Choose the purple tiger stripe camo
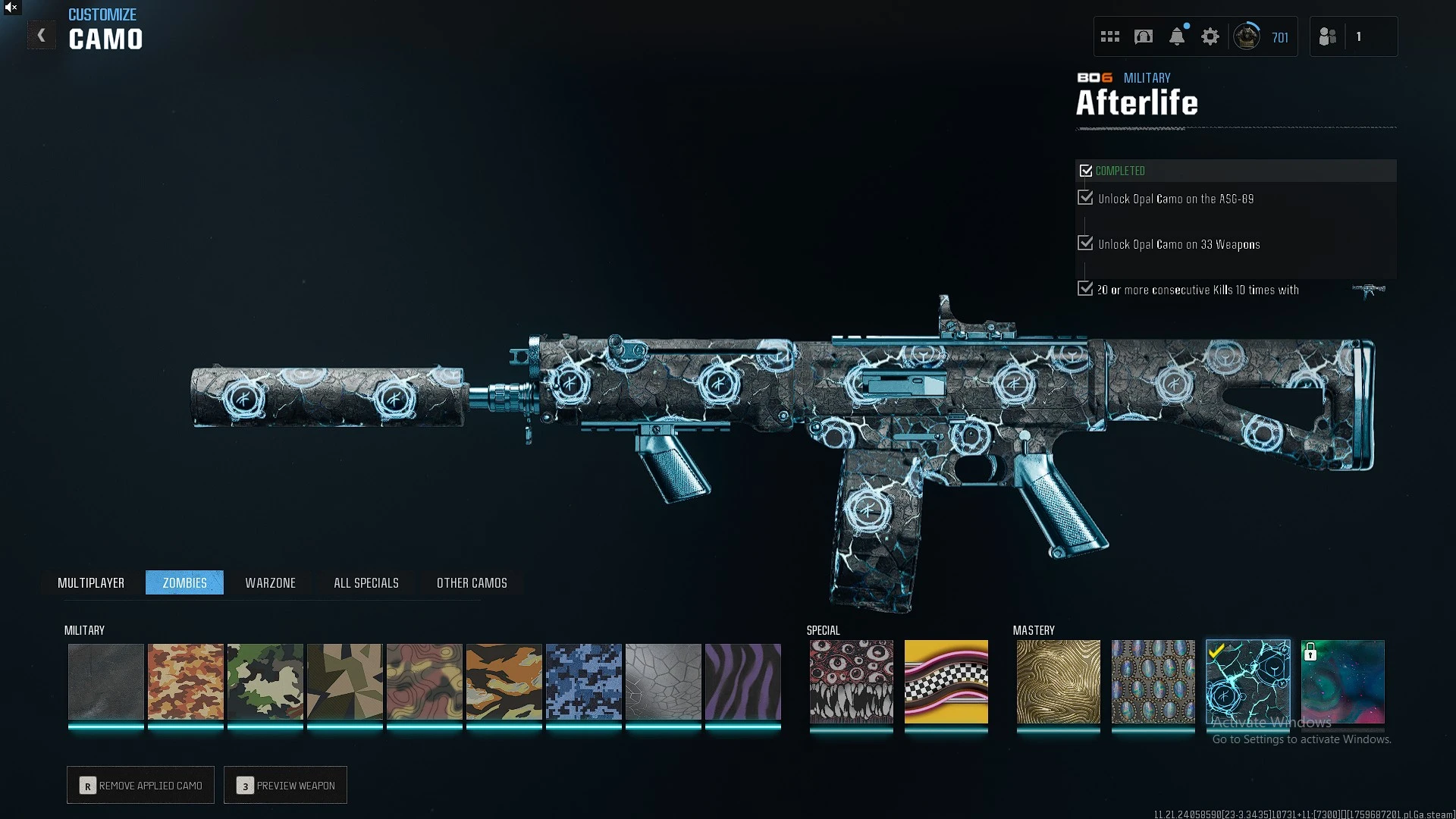The image size is (1456, 819). pos(743,681)
